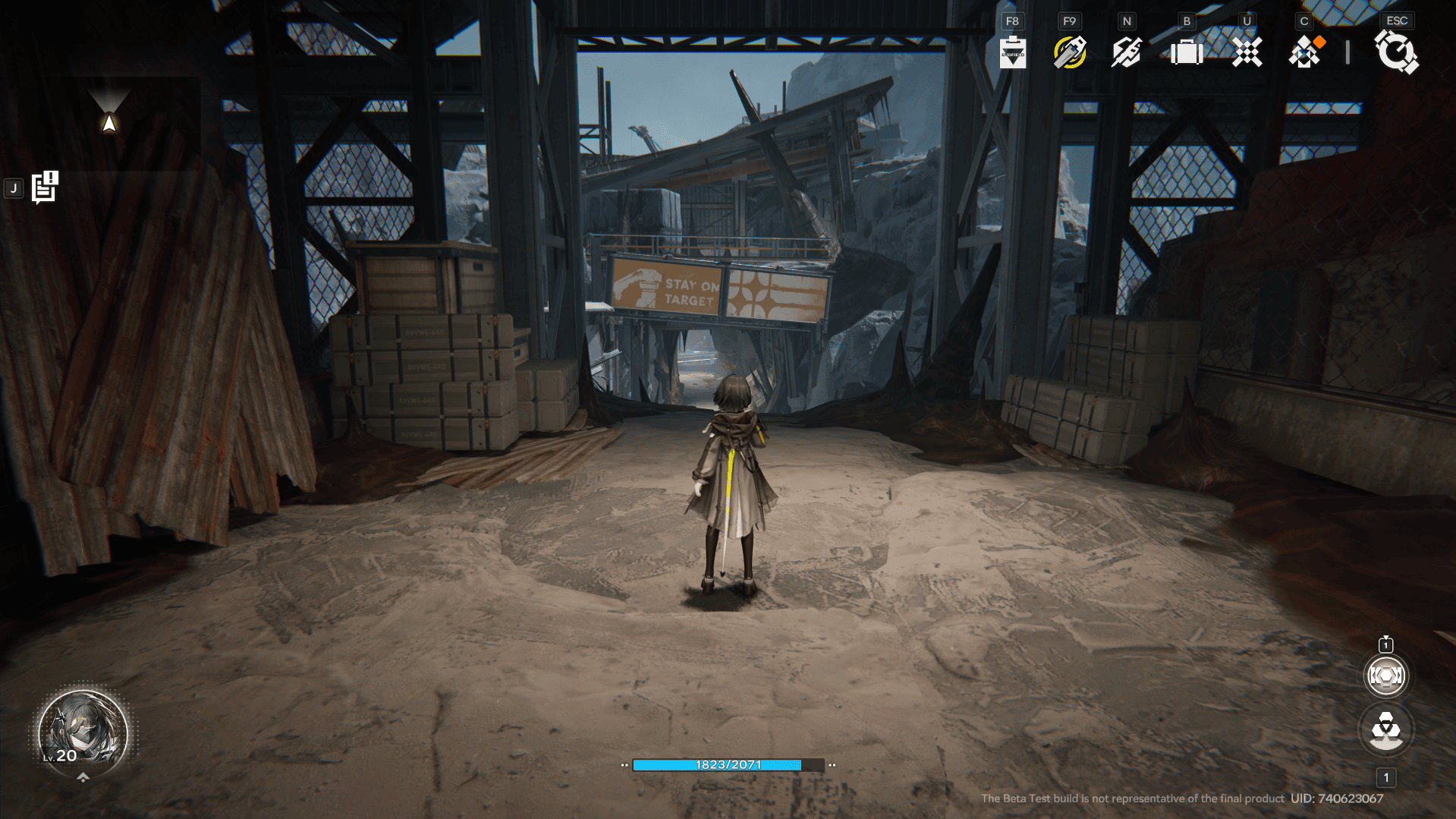Click the diamond icon with orange dot

pos(1306,52)
